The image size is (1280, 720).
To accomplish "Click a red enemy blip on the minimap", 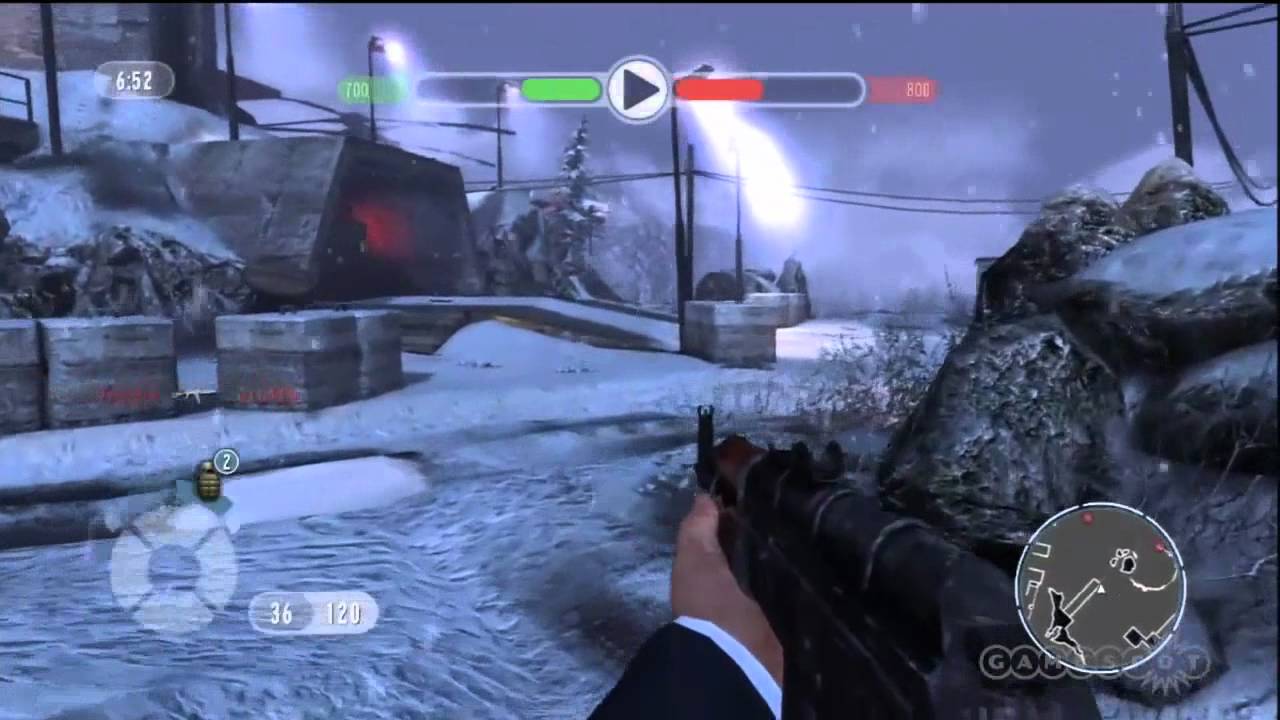I will (1088, 517).
